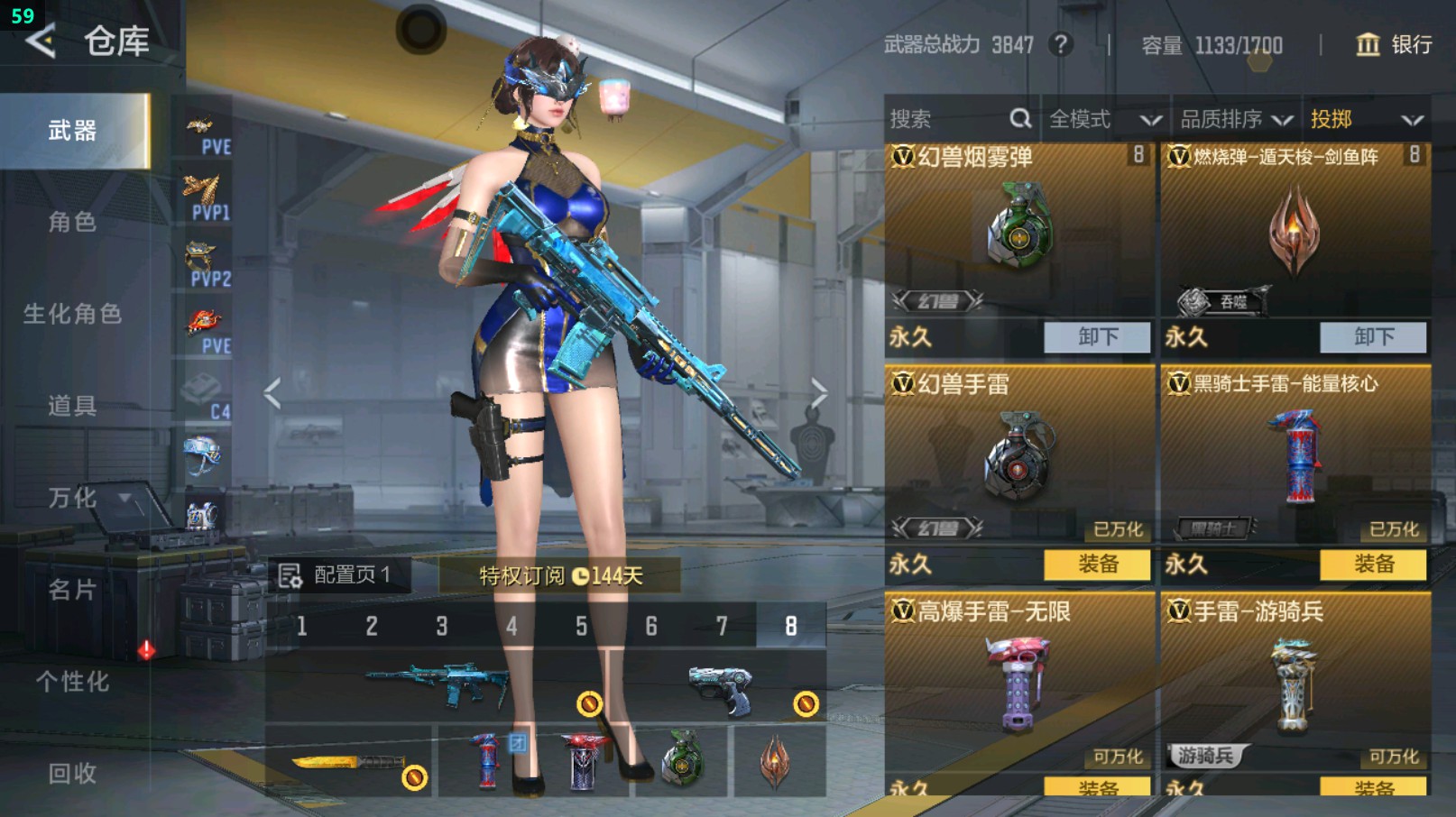Click the search magnifier icon
The width and height of the screenshot is (1456, 817).
(1020, 118)
